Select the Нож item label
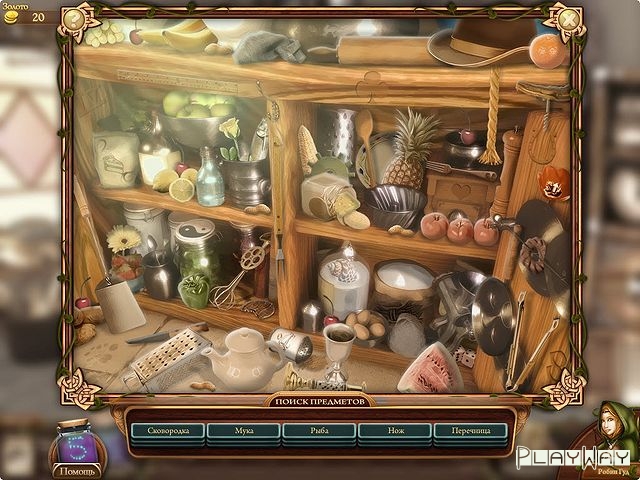Image resolution: width=640 pixels, height=480 pixels. click(395, 432)
